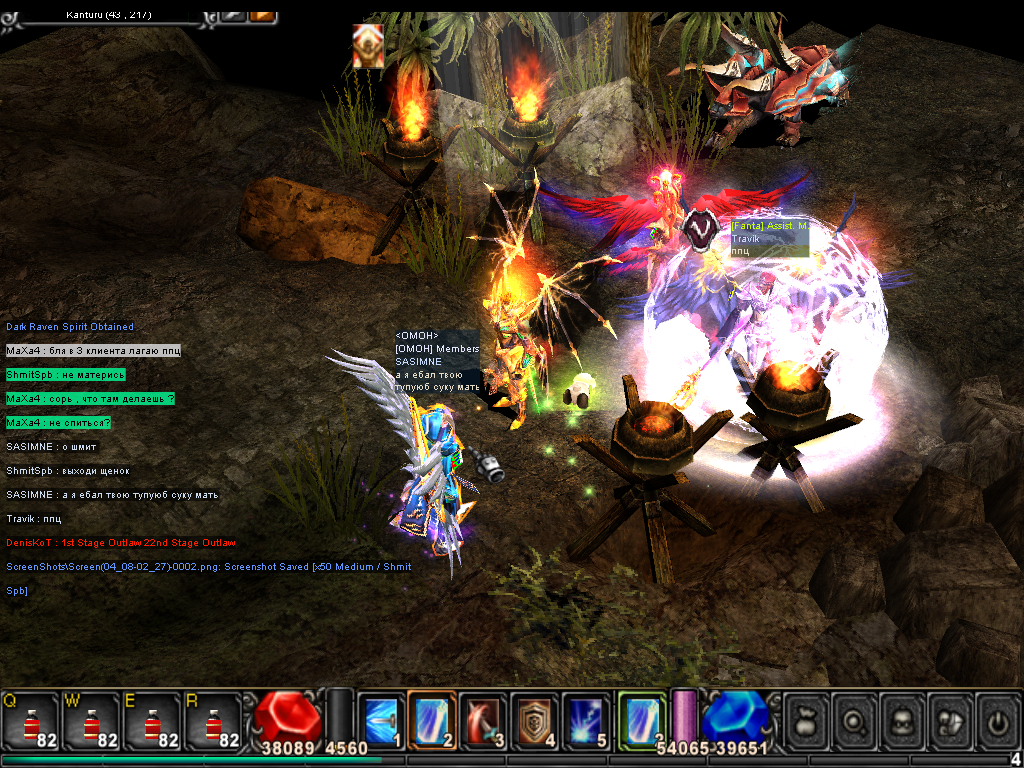This screenshot has width=1024, height=768.
Task: Open the bag-shaped shop/inventory button
Action: 806,719
